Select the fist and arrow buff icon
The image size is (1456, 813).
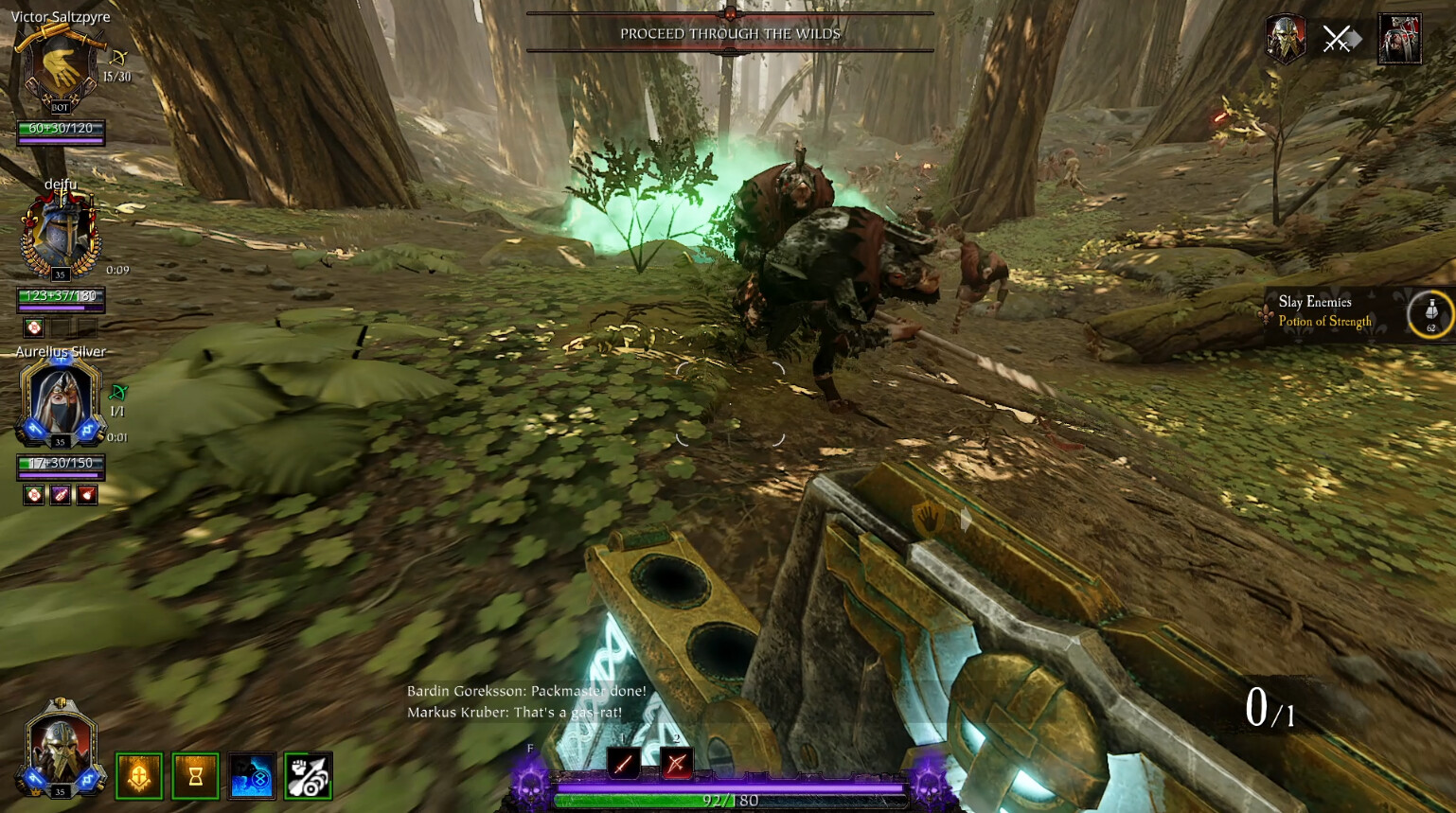point(308,776)
